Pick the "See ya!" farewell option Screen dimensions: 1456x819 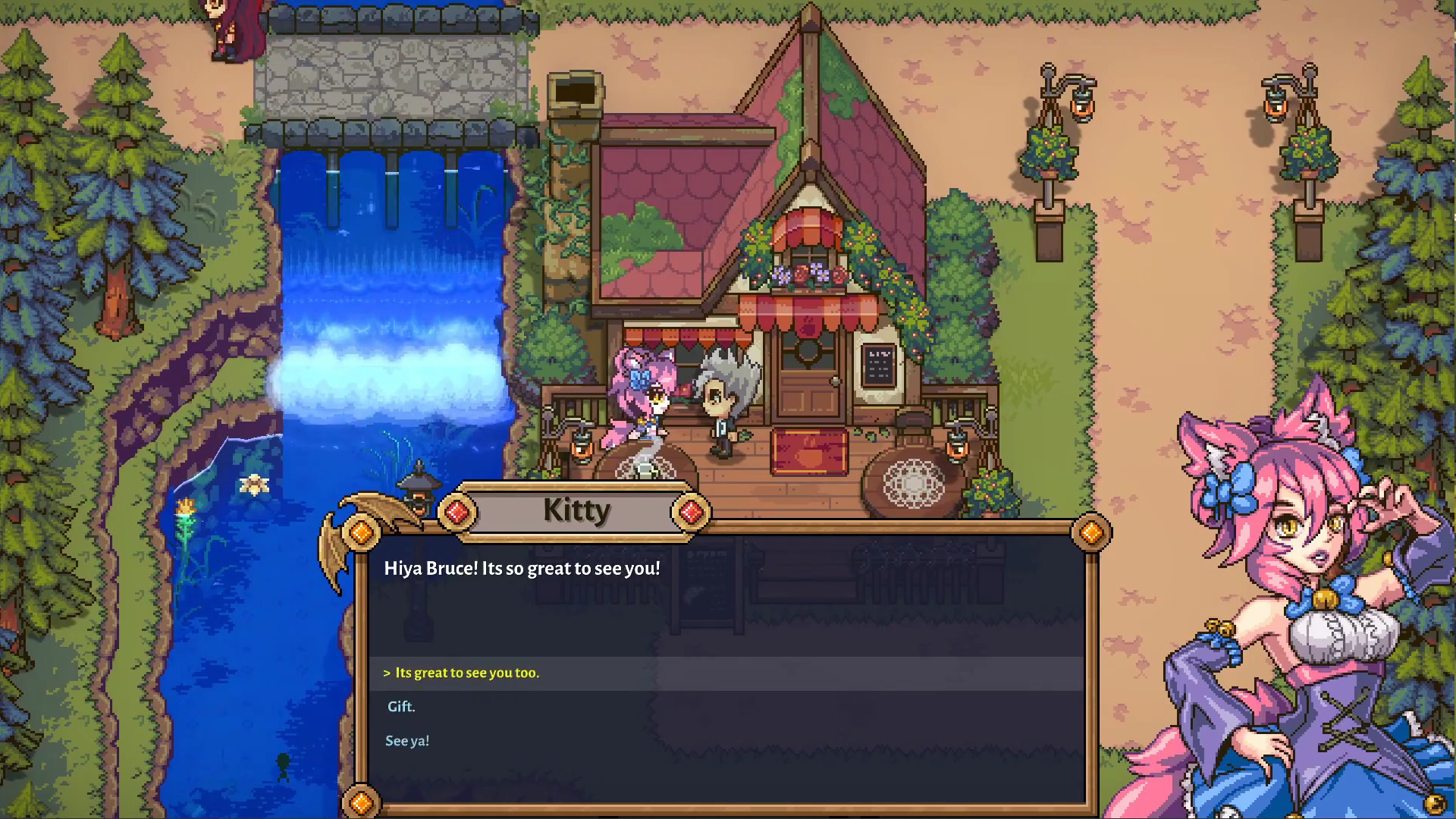click(x=407, y=741)
